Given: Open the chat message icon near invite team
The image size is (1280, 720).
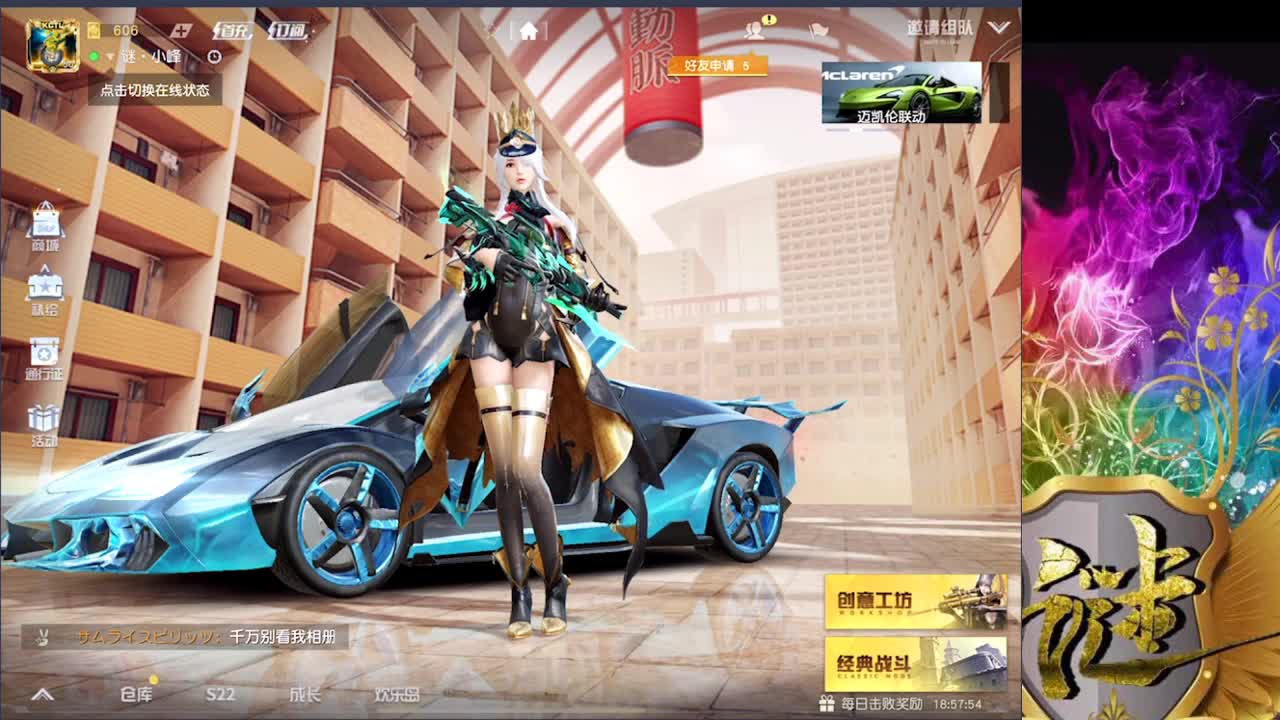Looking at the screenshot, I should 818,29.
